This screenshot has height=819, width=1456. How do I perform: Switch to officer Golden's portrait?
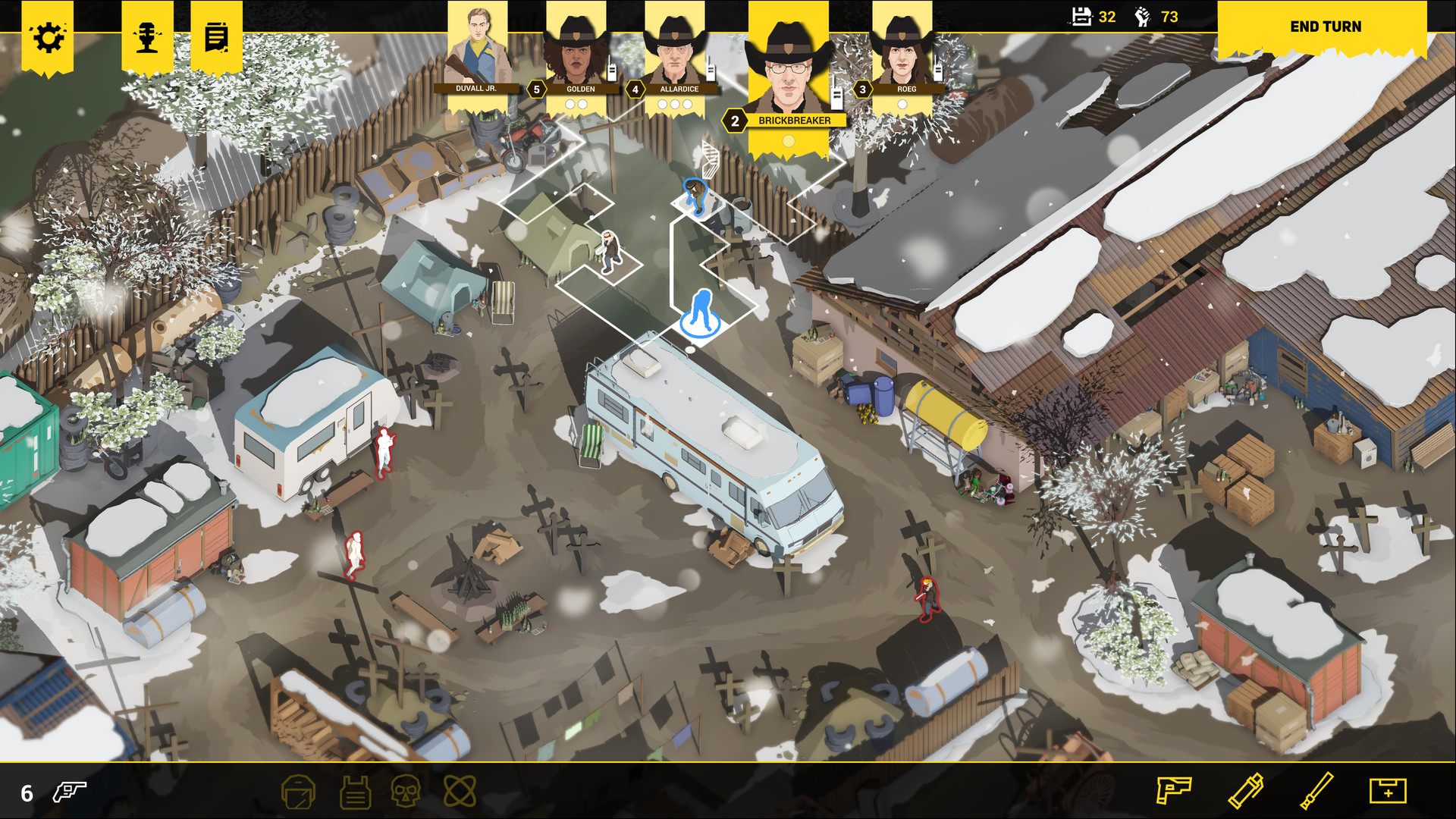point(579,53)
